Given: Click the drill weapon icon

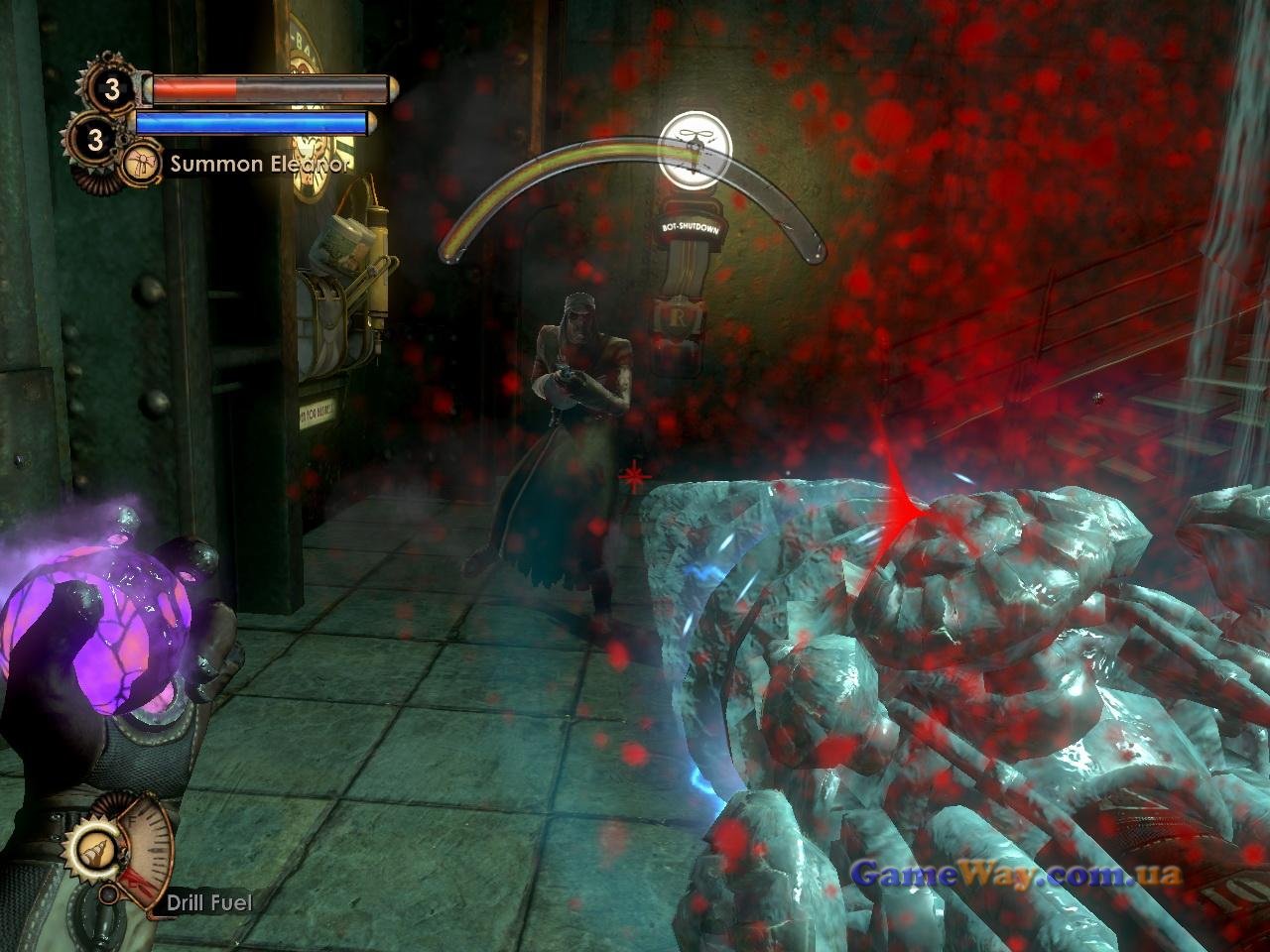Looking at the screenshot, I should click(x=93, y=850).
